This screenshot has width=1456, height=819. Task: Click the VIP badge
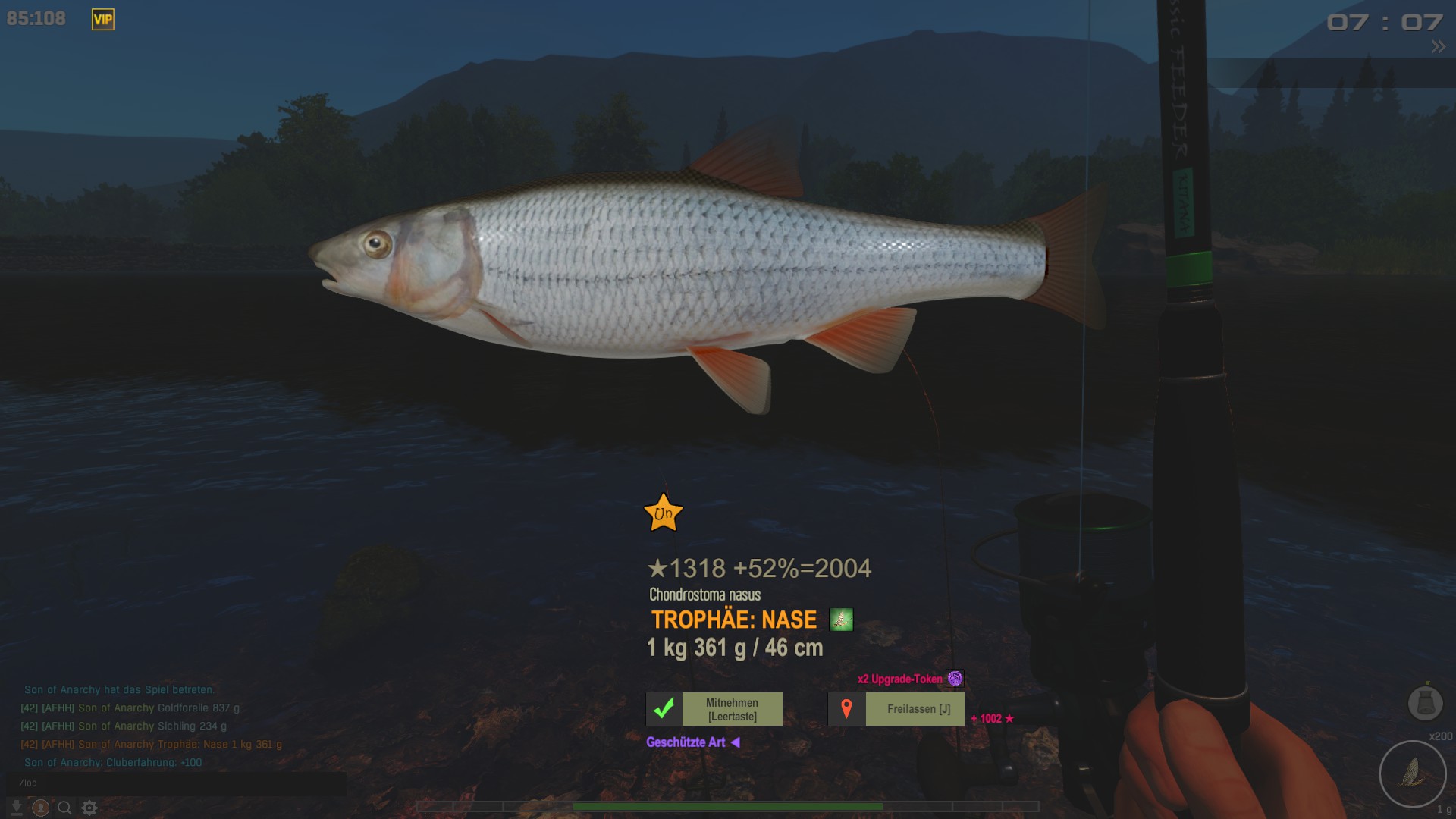click(103, 20)
